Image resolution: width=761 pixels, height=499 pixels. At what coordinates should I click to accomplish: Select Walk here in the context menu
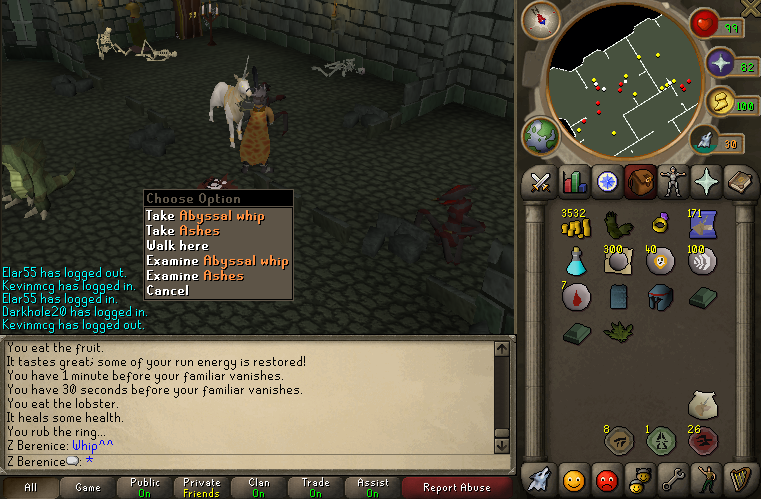(177, 245)
